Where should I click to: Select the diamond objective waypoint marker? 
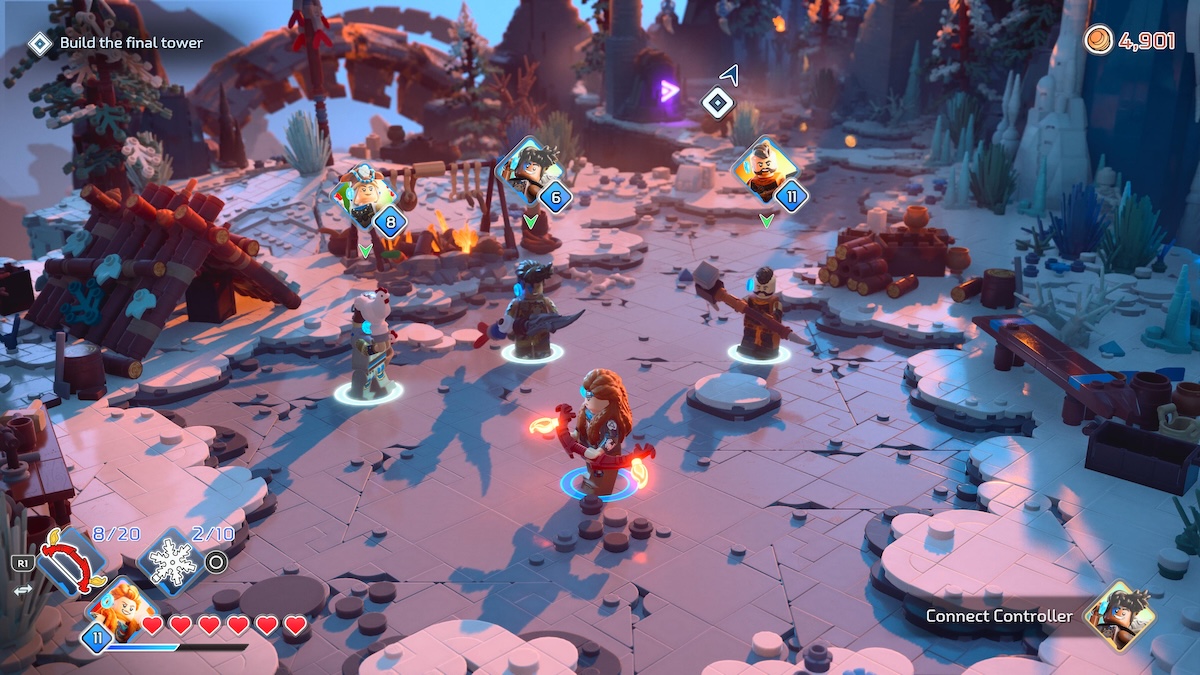pos(717,102)
